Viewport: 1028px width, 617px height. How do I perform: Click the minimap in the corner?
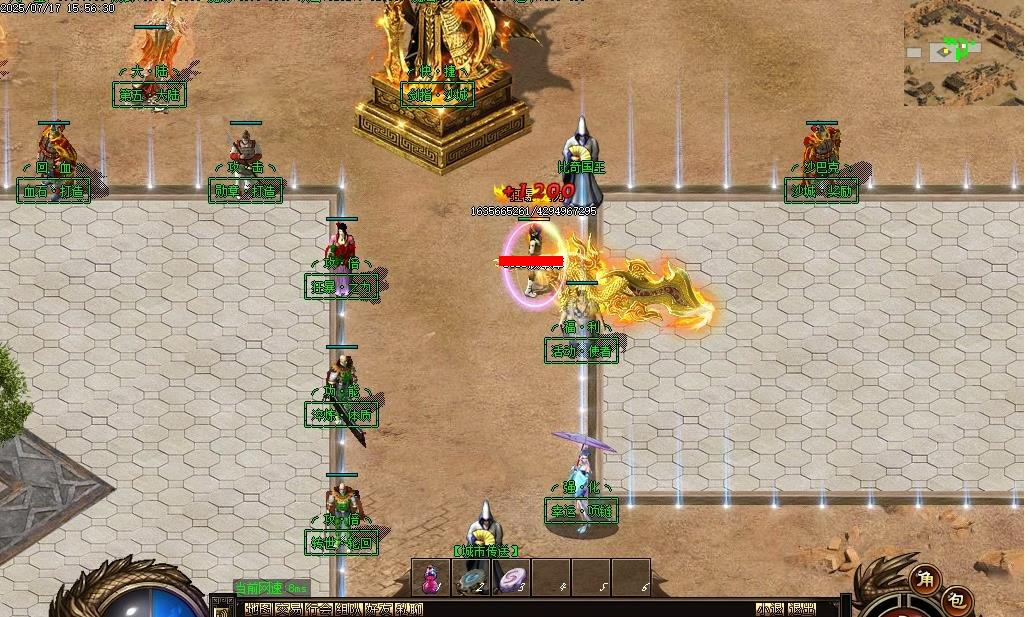point(964,53)
